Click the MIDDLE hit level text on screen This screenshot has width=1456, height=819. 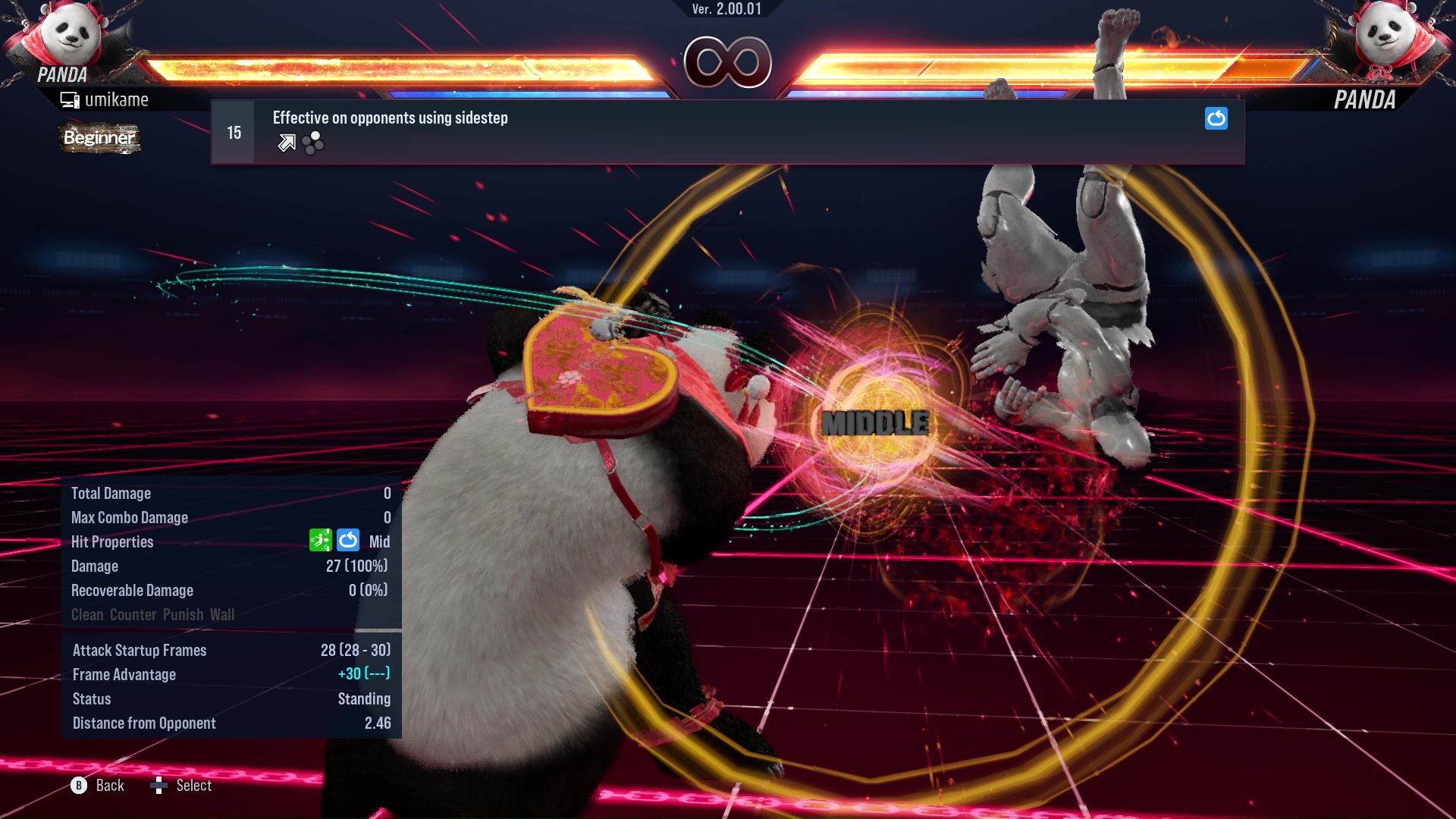(874, 422)
